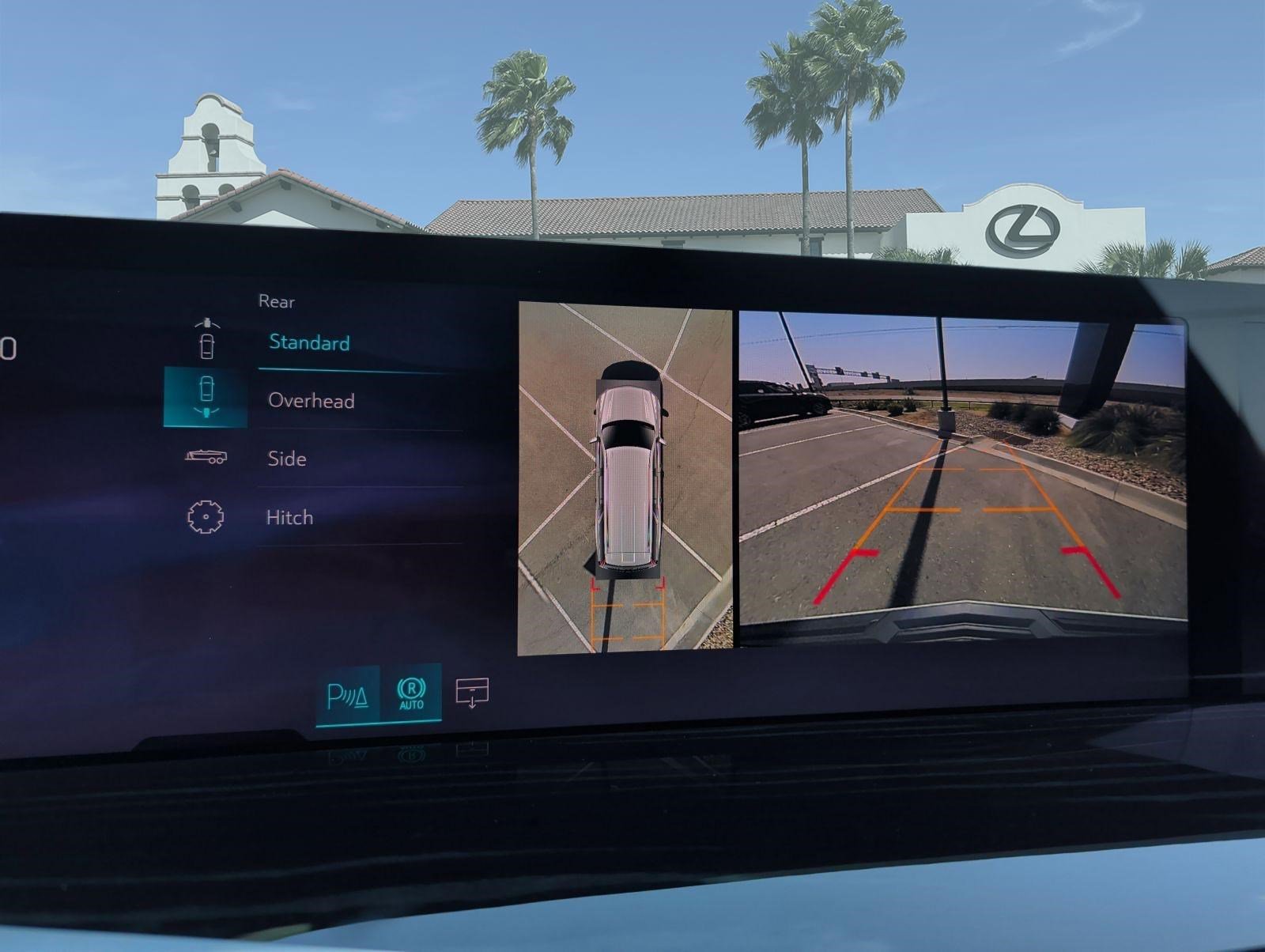Click the screen with down-arrow icon
This screenshot has width=1265, height=952.
(x=472, y=693)
